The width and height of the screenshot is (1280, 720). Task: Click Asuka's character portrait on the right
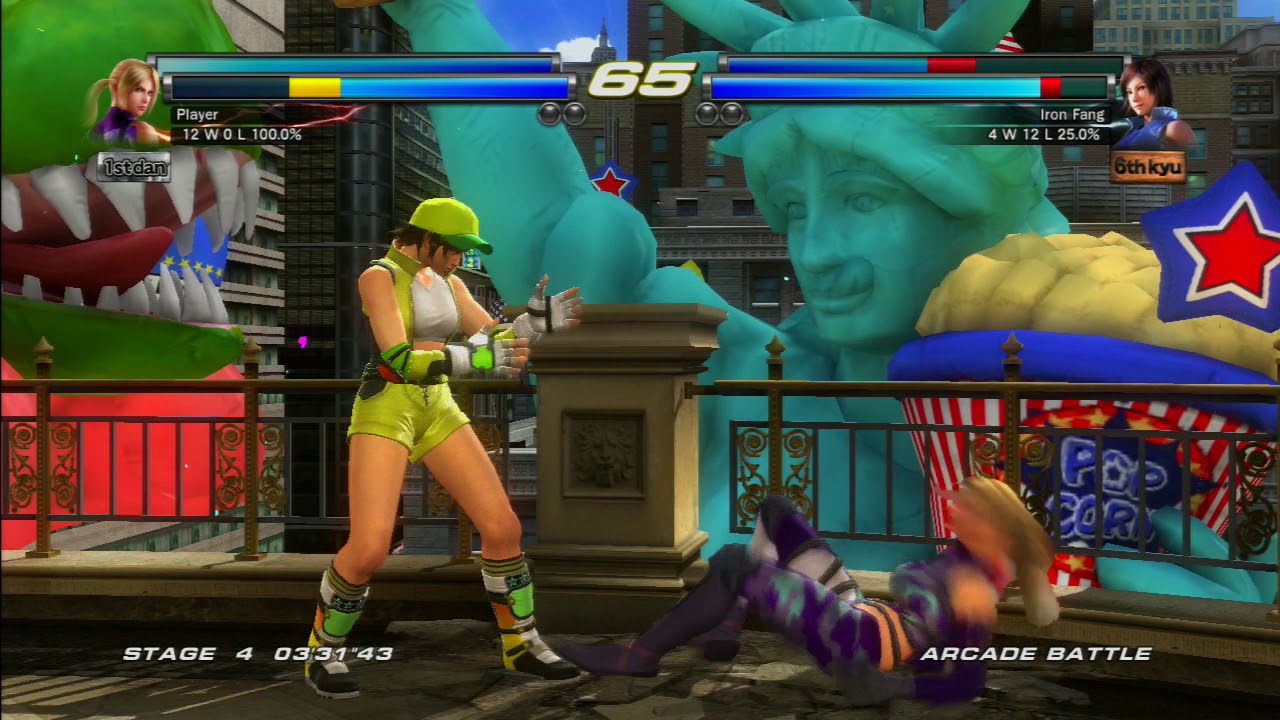[x=1155, y=105]
